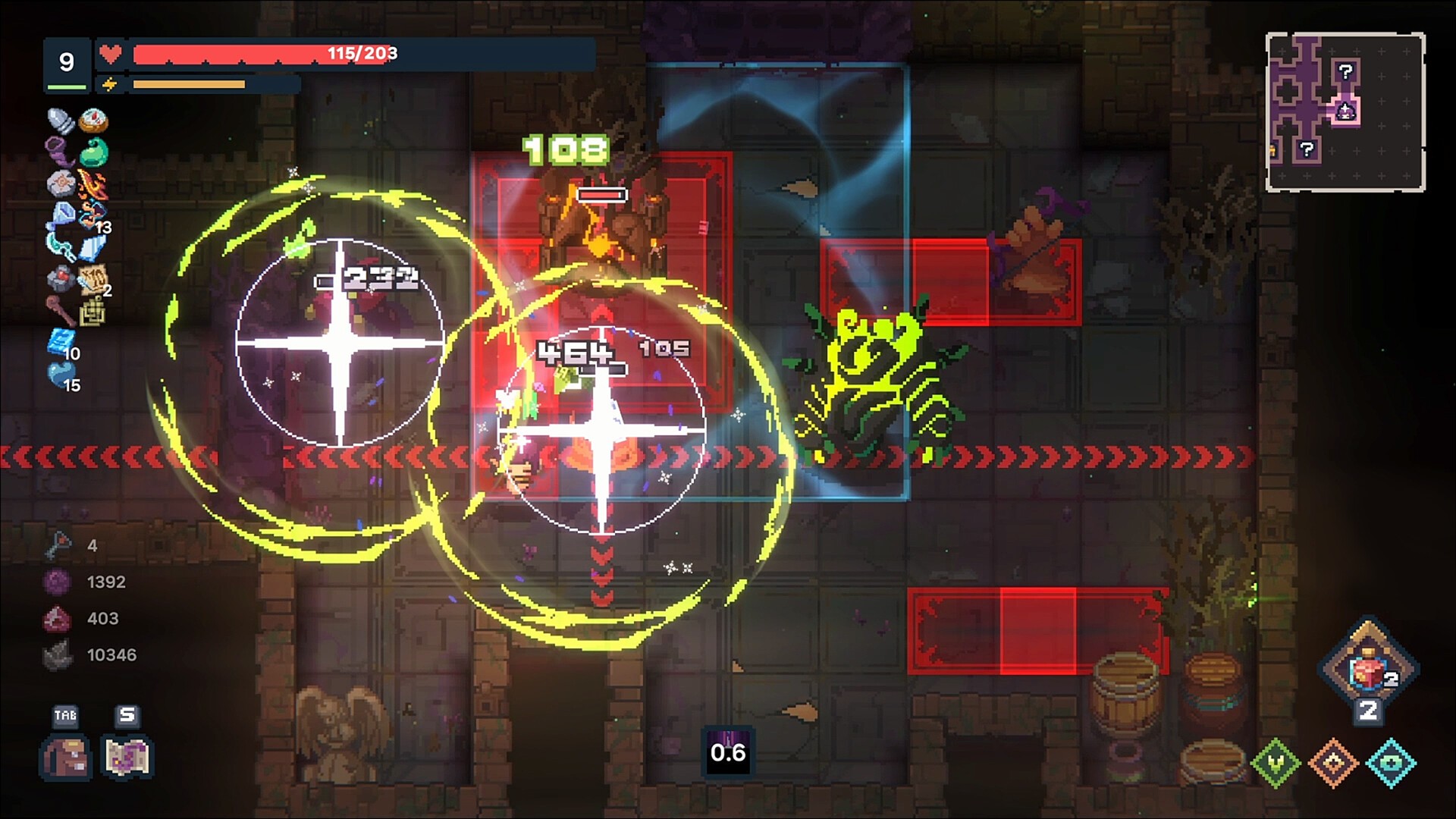Open the backpack inventory
The width and height of the screenshot is (1456, 819).
[x=66, y=756]
